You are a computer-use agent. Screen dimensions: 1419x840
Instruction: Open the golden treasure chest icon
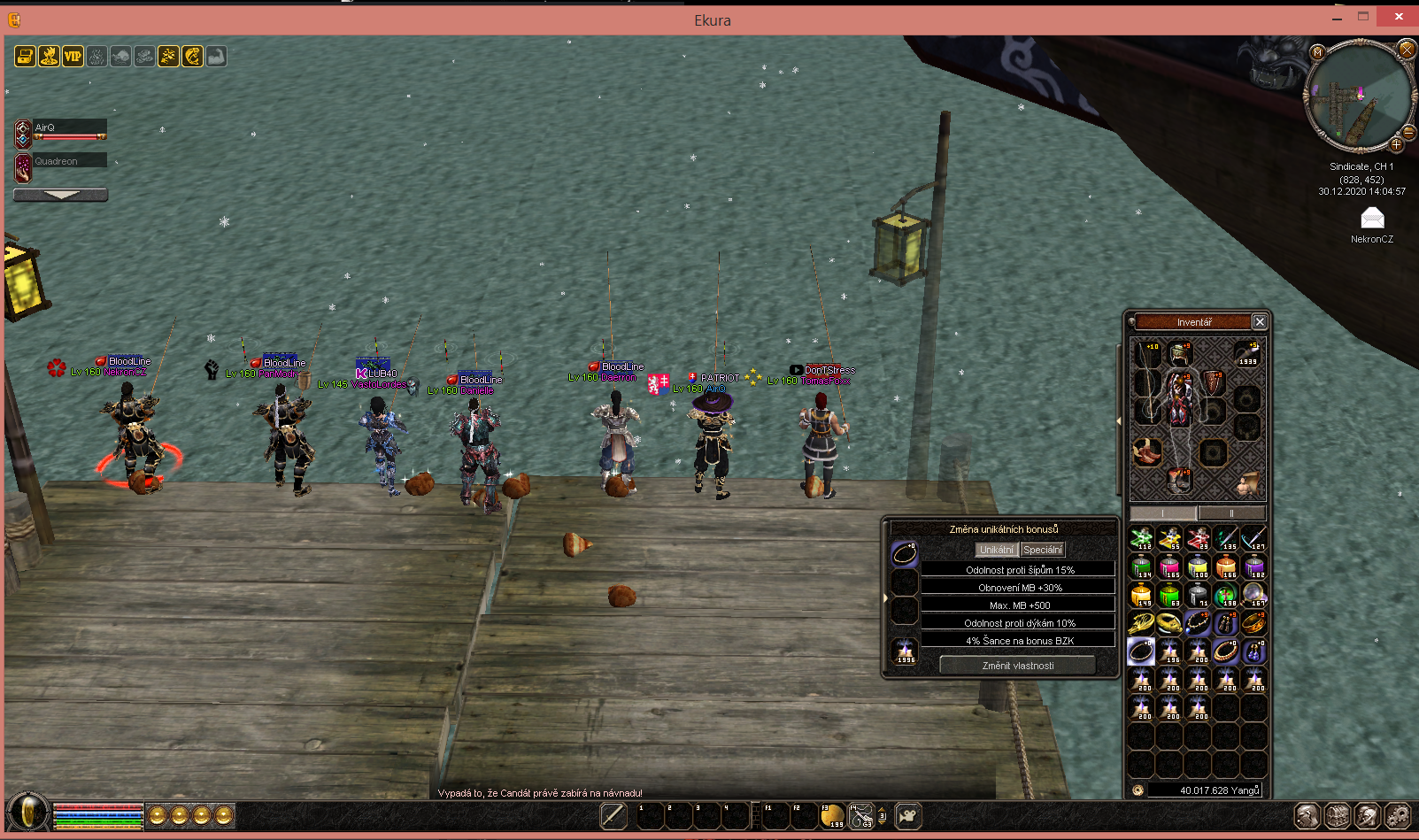click(25, 57)
